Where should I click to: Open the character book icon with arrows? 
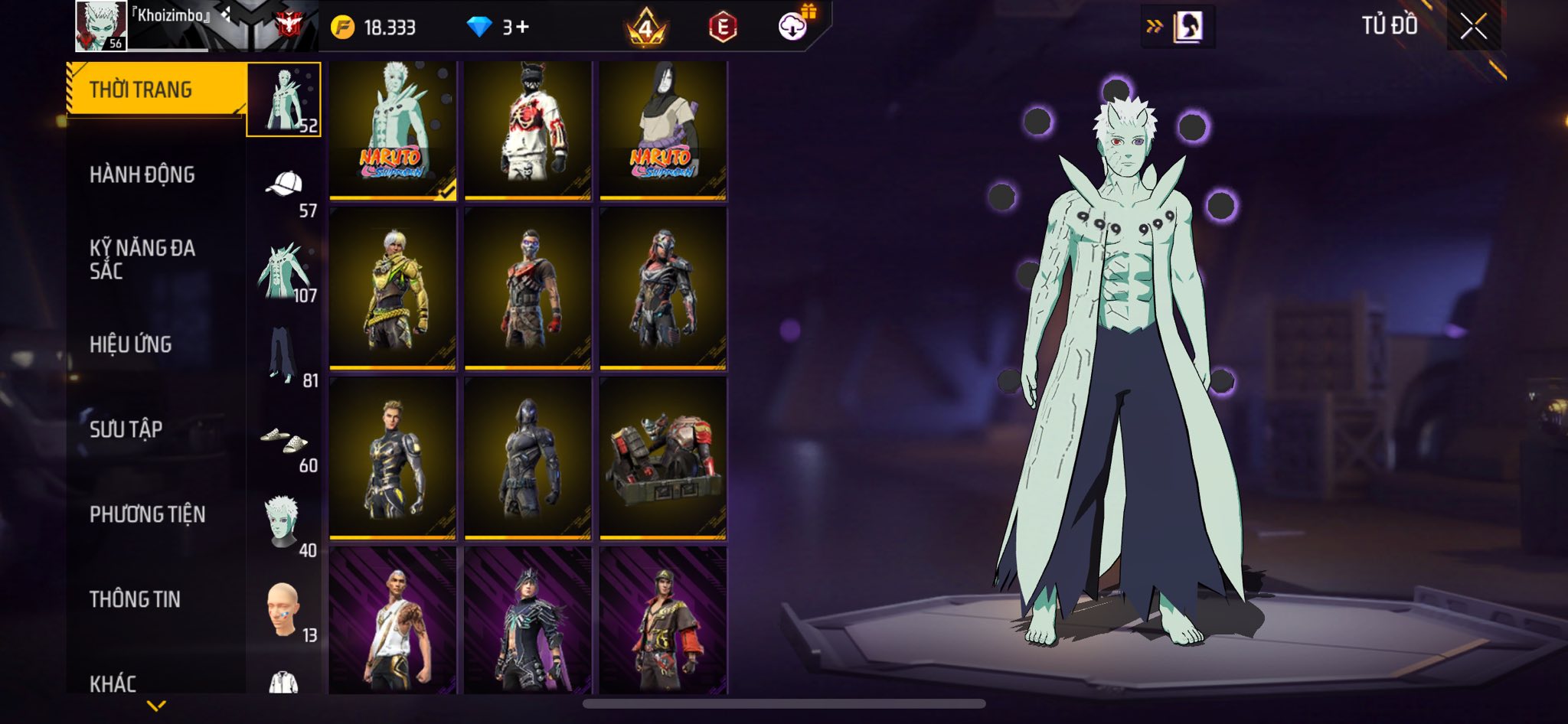pos(1178,28)
